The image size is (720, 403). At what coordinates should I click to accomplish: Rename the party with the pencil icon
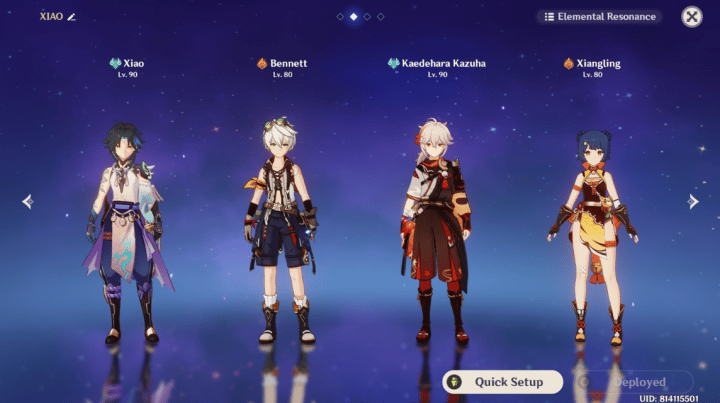pos(71,17)
